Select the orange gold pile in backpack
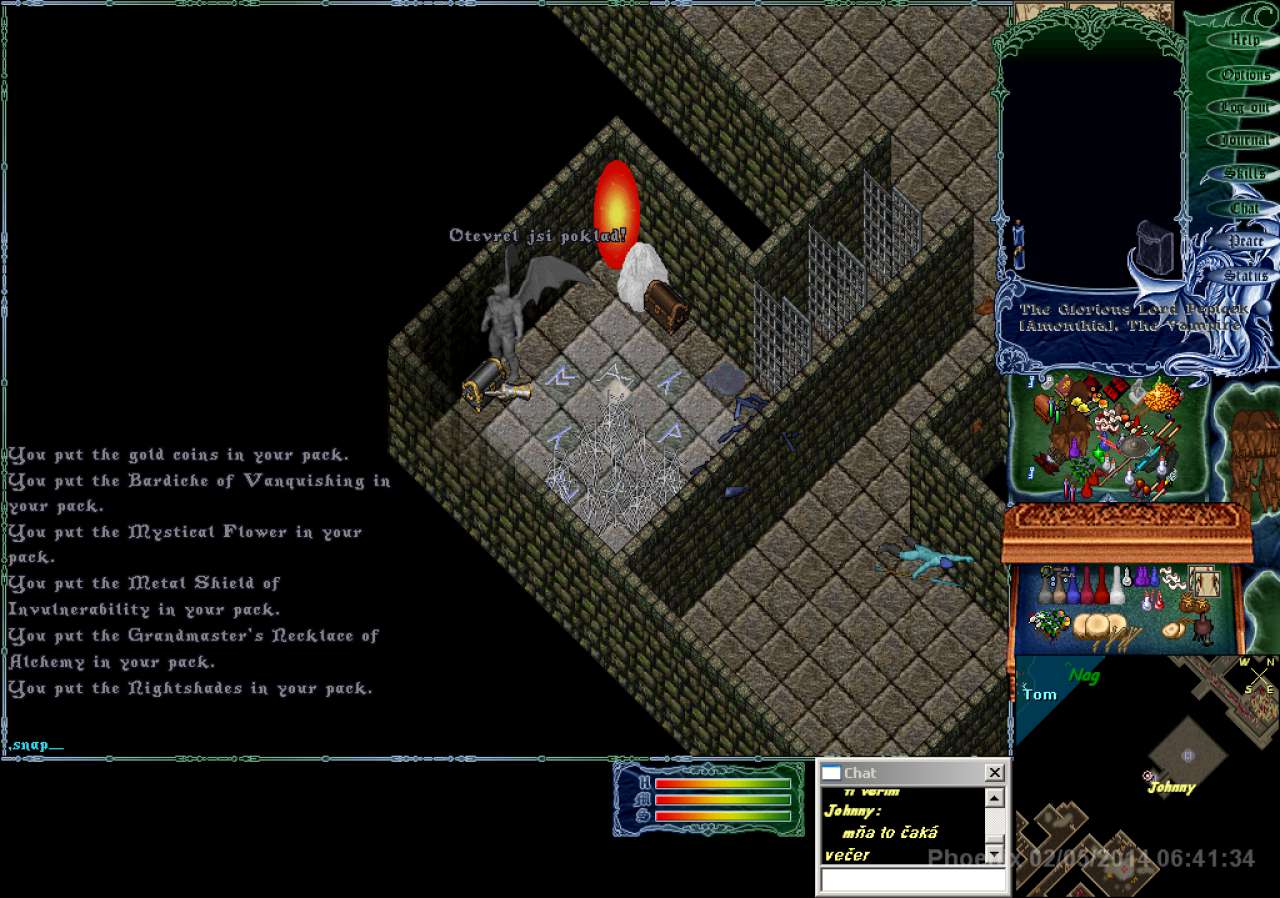1280x898 pixels. click(x=1162, y=397)
